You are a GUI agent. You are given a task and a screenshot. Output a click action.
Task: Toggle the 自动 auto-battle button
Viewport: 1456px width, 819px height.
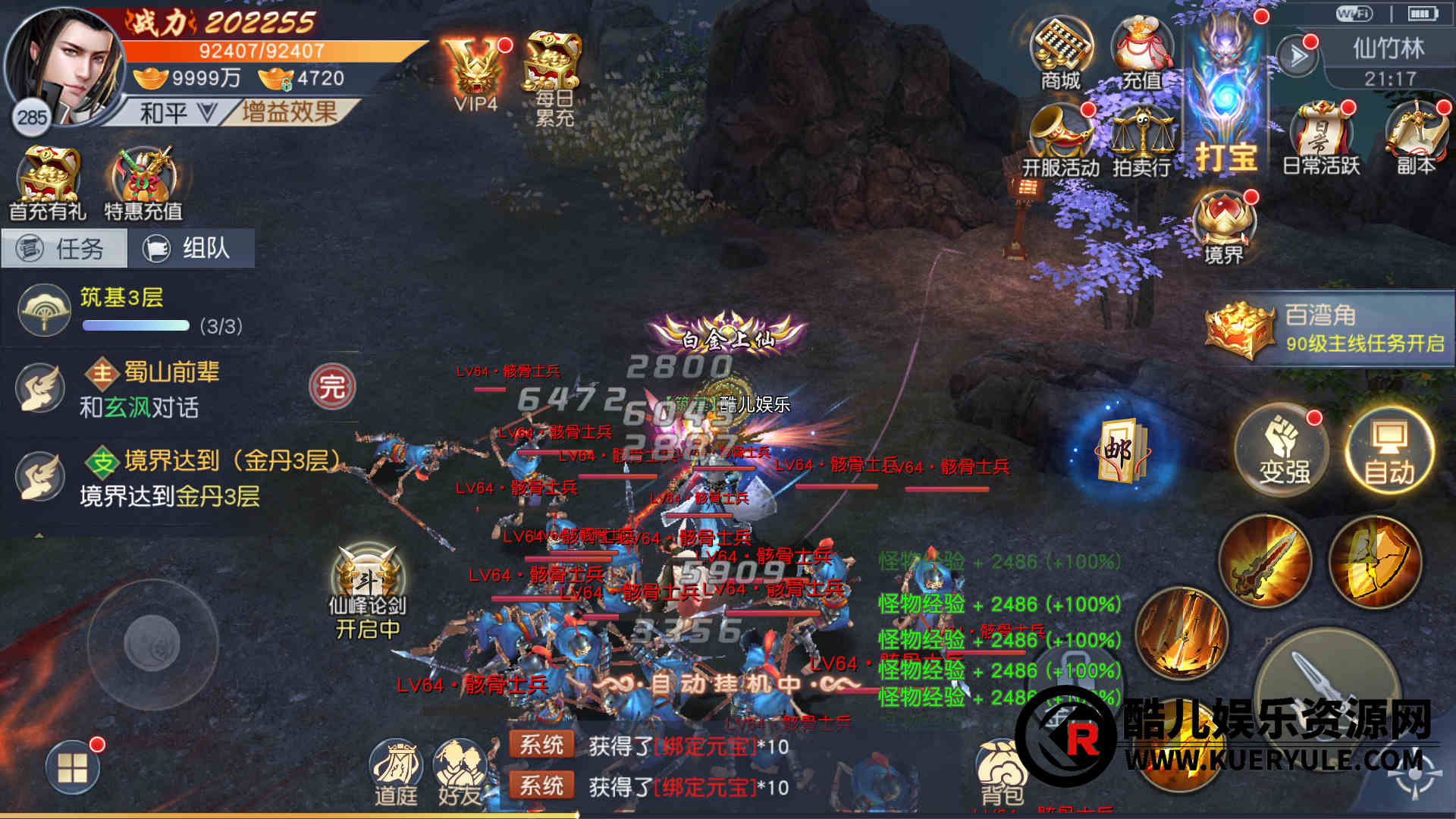click(x=1389, y=451)
